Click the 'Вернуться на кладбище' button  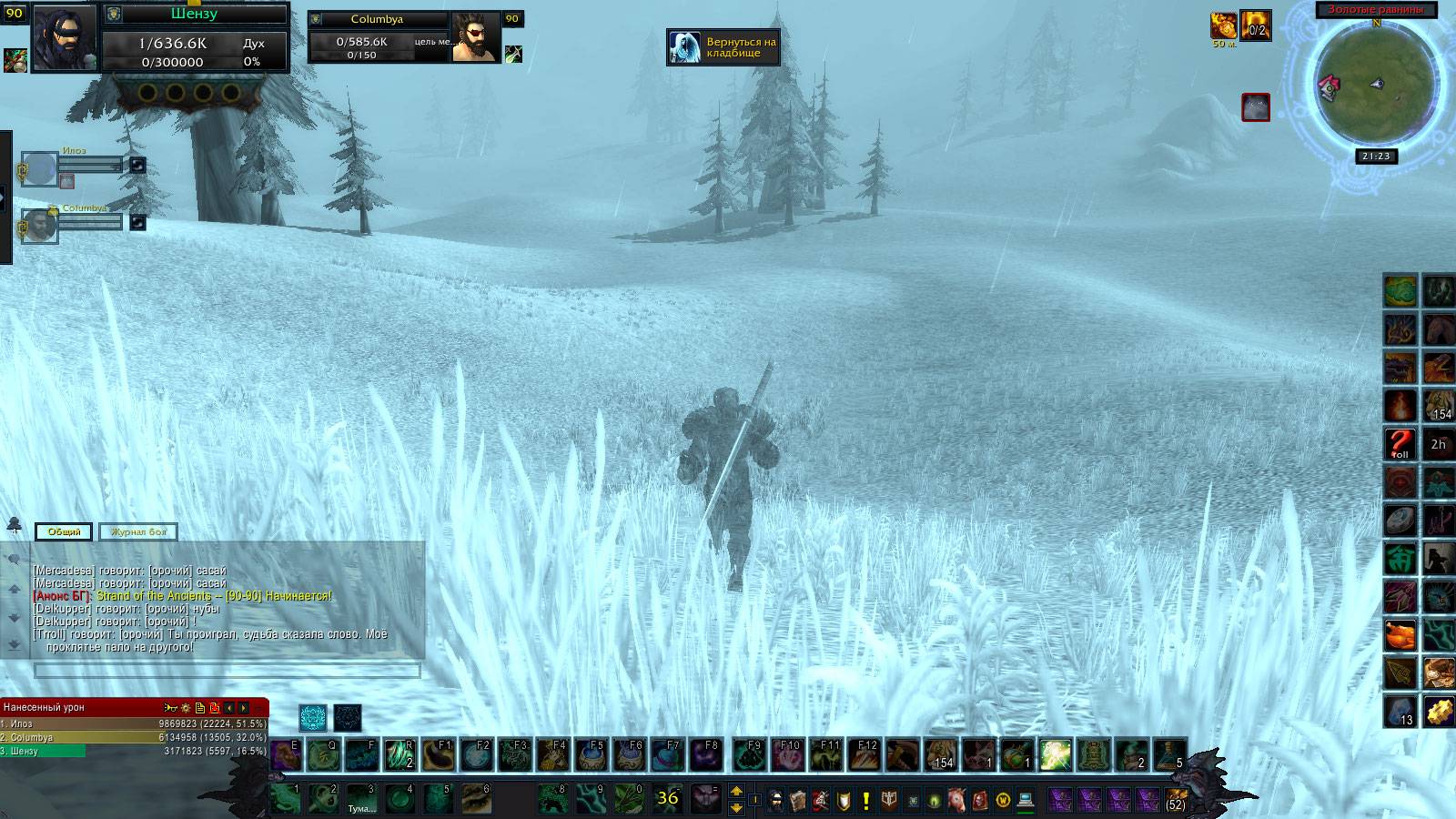(725, 47)
